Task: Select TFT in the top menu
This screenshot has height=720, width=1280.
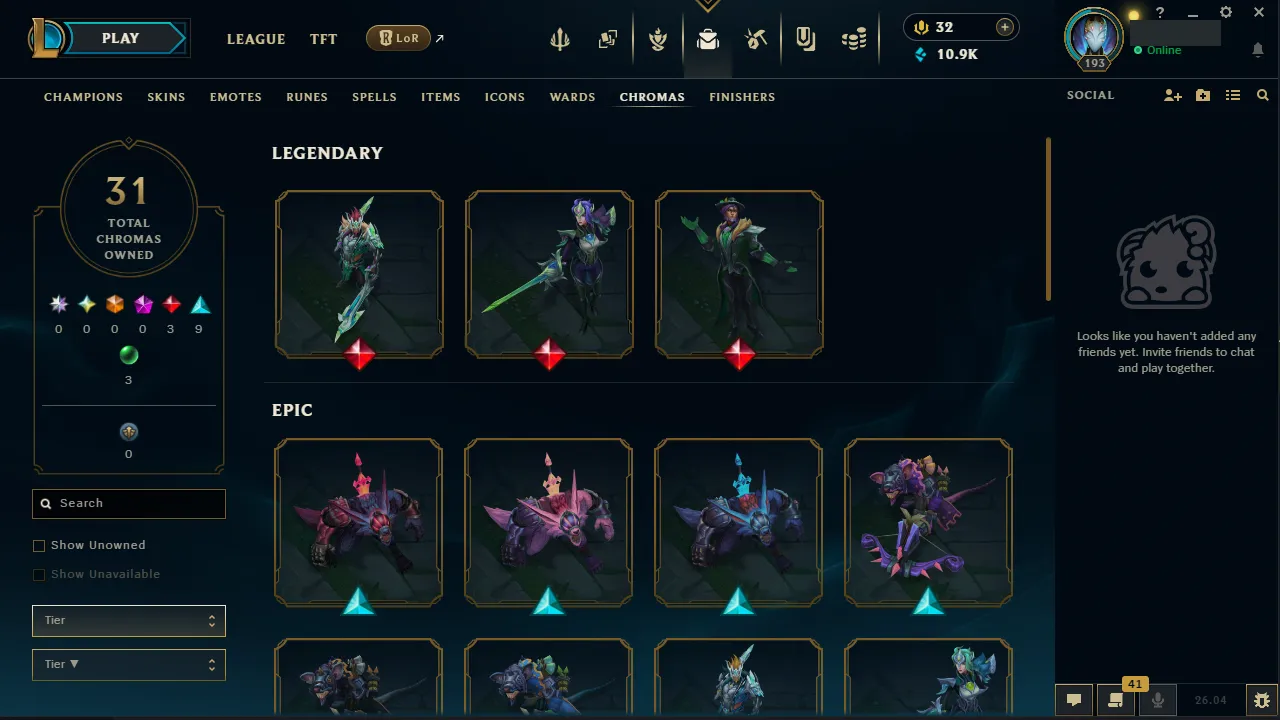Action: click(323, 39)
